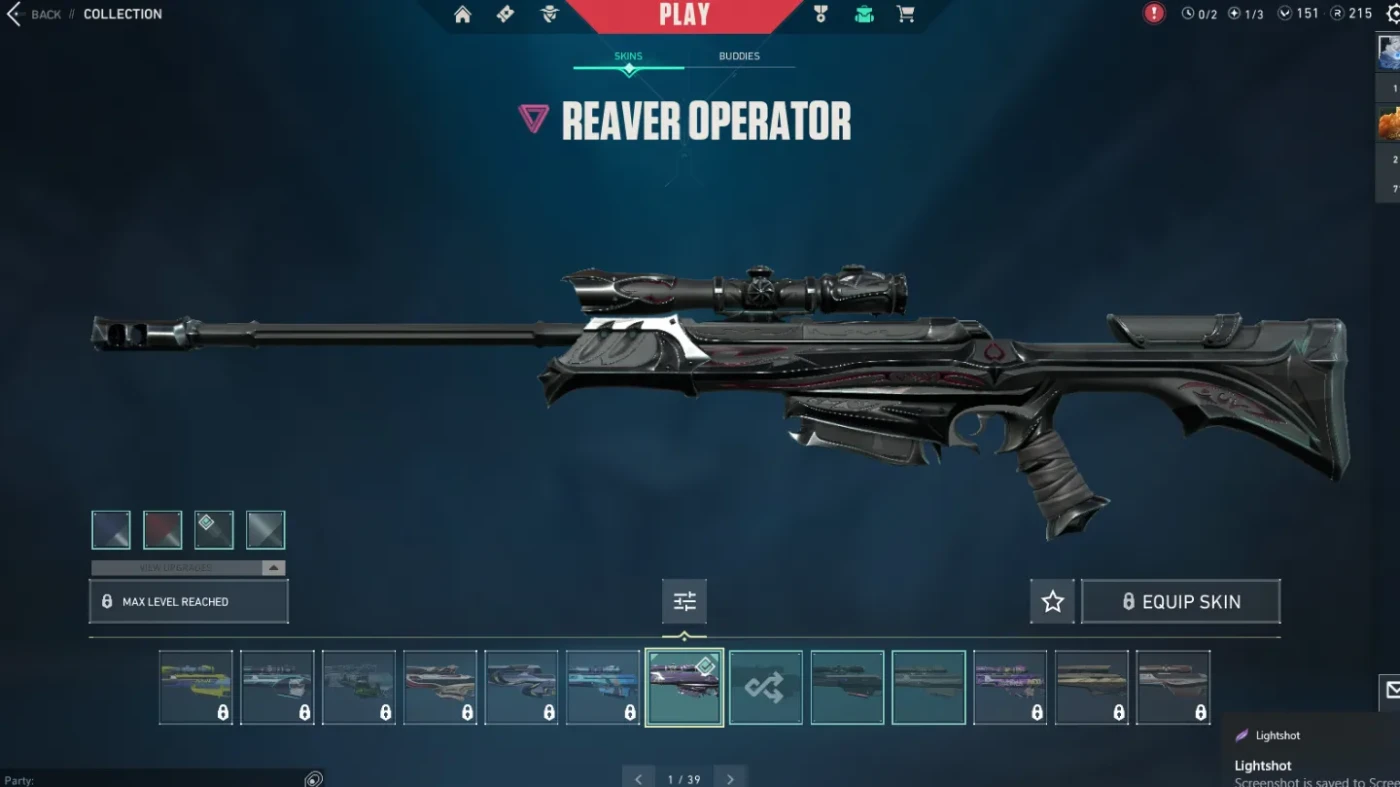The width and height of the screenshot is (1400, 787).
Task: Select the Skins tab
Action: pos(628,57)
